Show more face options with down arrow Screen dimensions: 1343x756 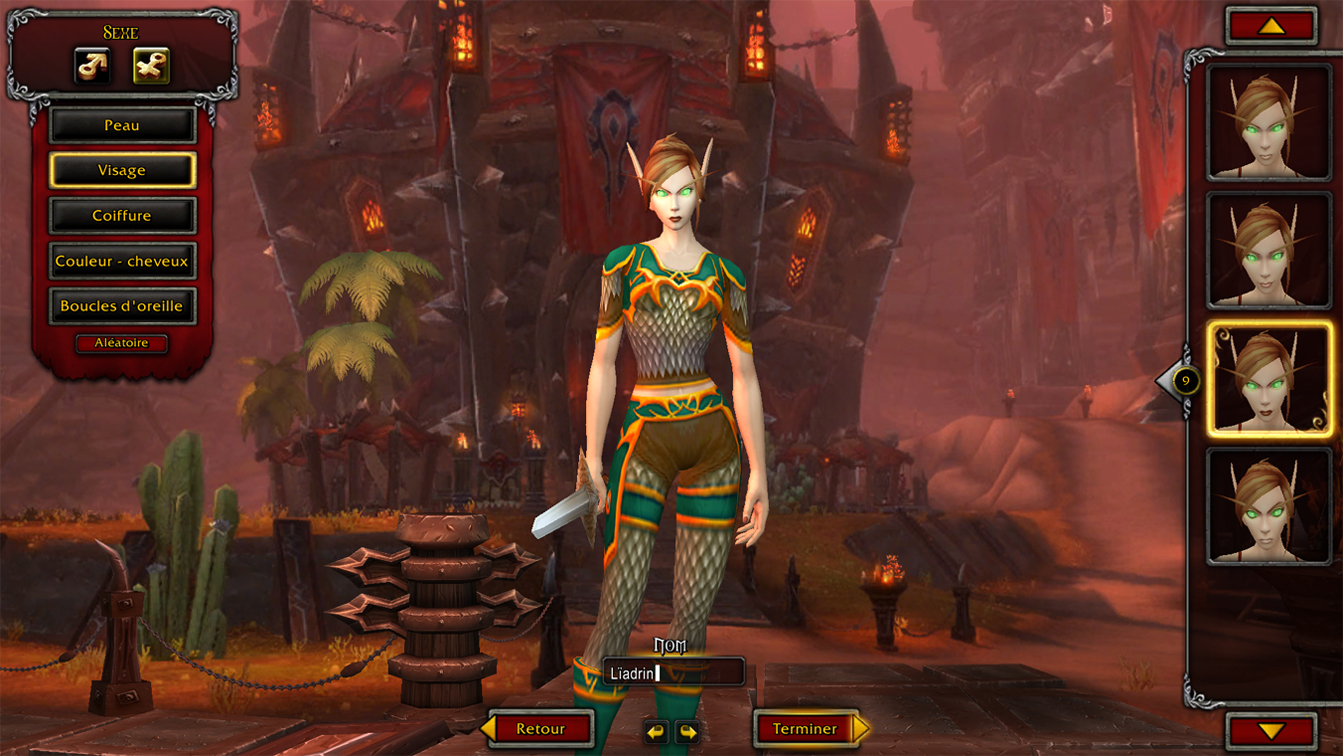[1271, 731]
